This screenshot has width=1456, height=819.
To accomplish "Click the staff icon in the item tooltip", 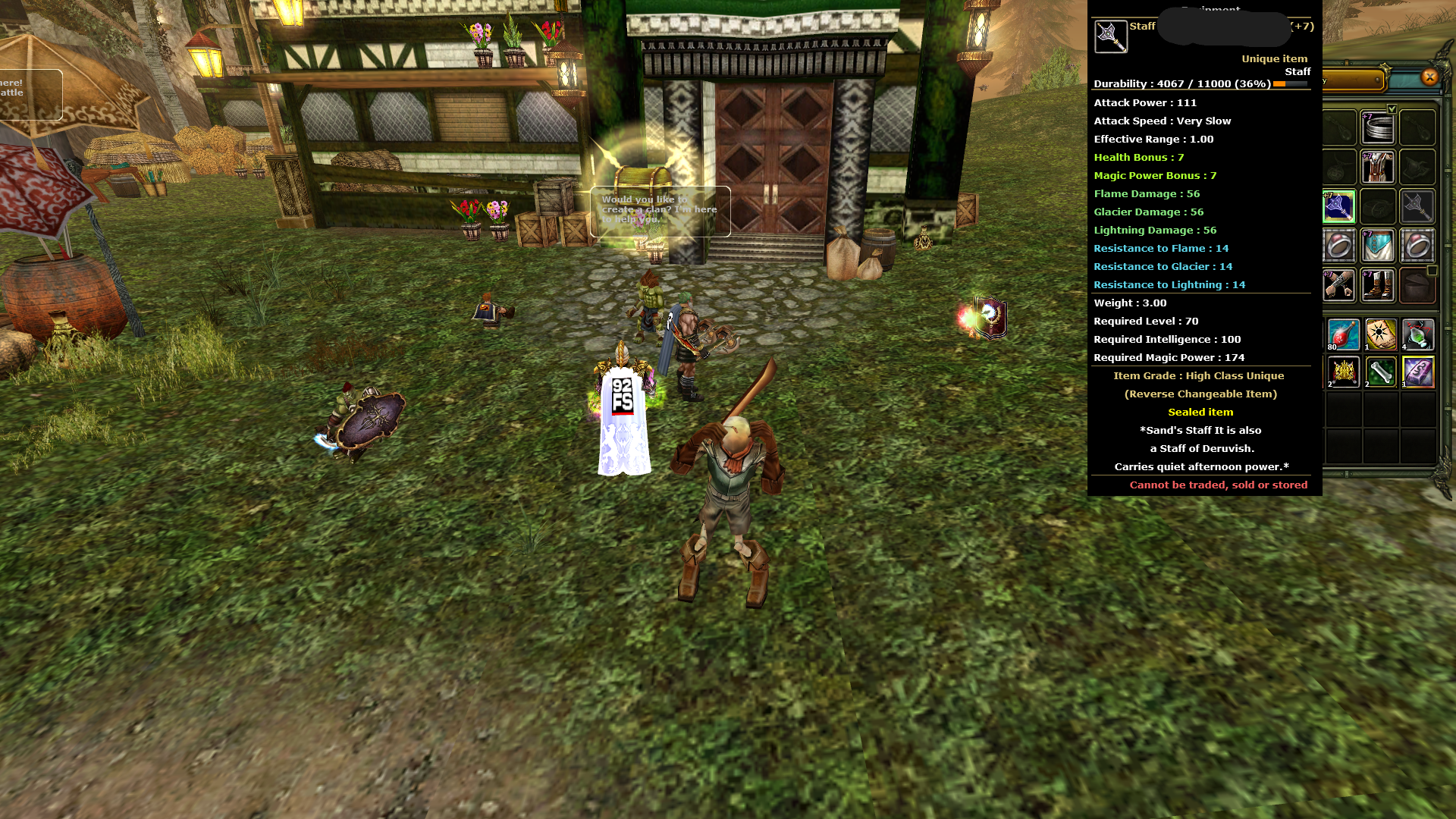I will [x=1112, y=36].
